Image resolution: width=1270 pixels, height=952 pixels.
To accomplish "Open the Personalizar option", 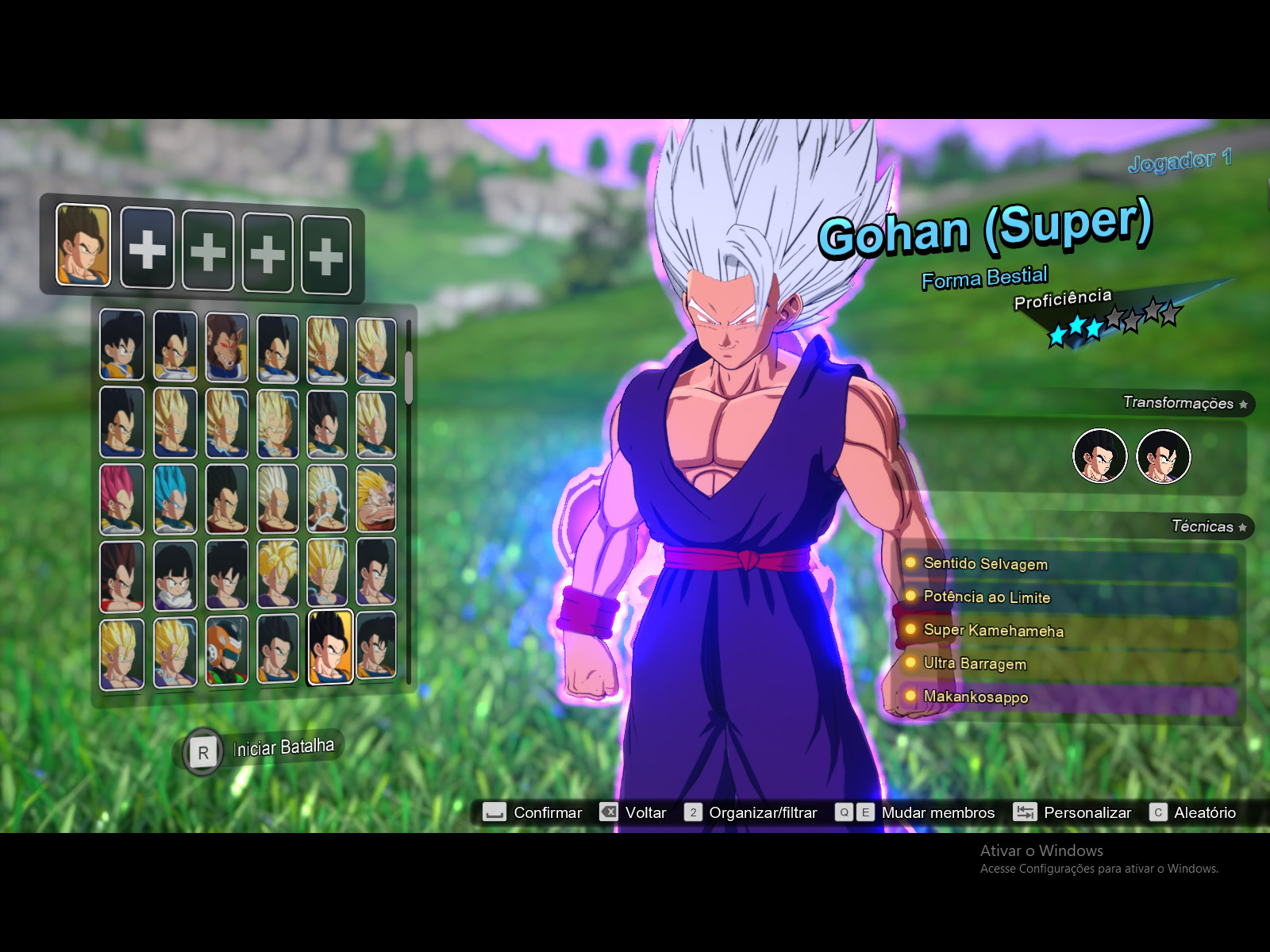I will (1087, 812).
